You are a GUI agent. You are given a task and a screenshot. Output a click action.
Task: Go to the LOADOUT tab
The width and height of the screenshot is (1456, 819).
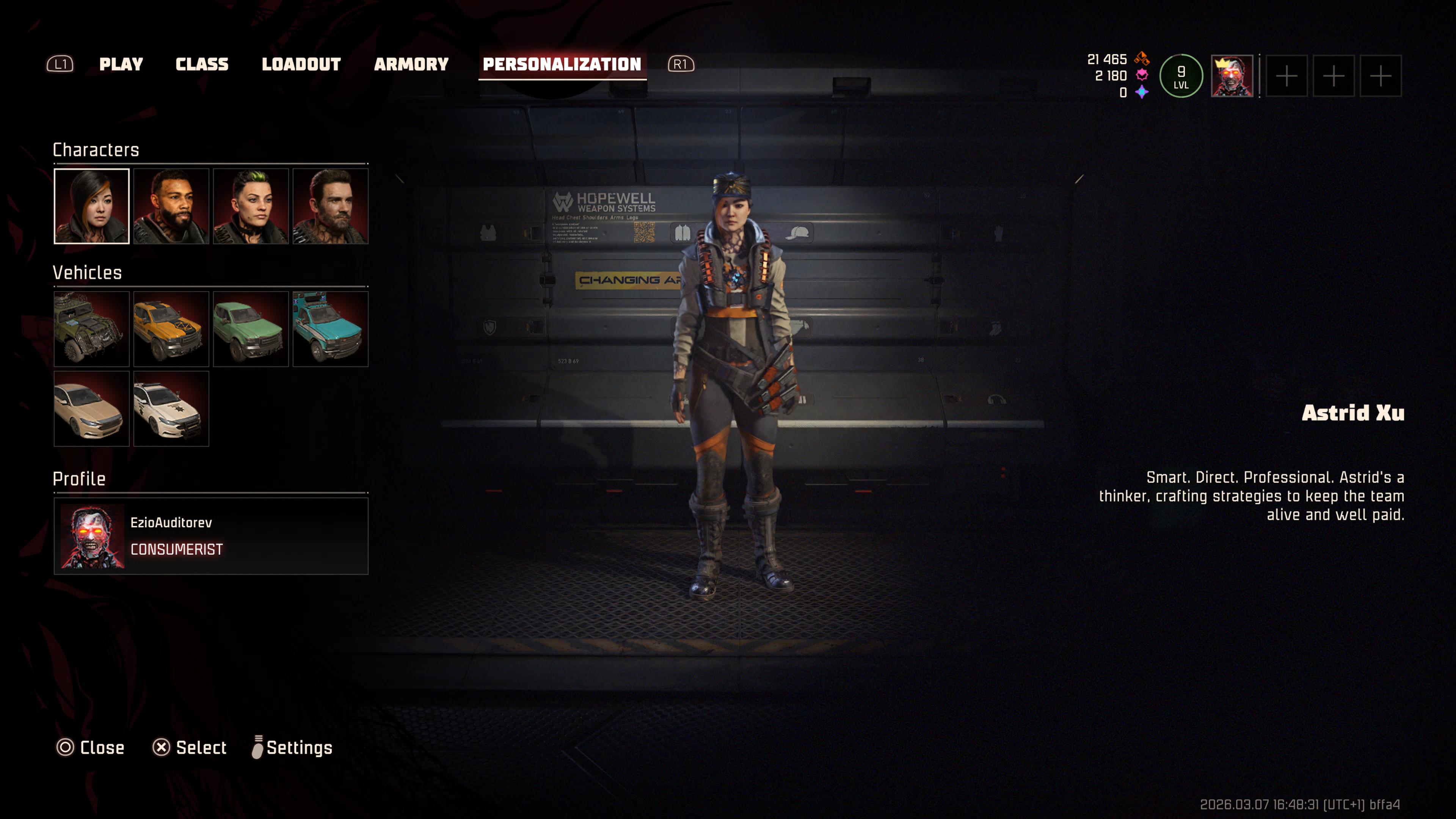301,64
